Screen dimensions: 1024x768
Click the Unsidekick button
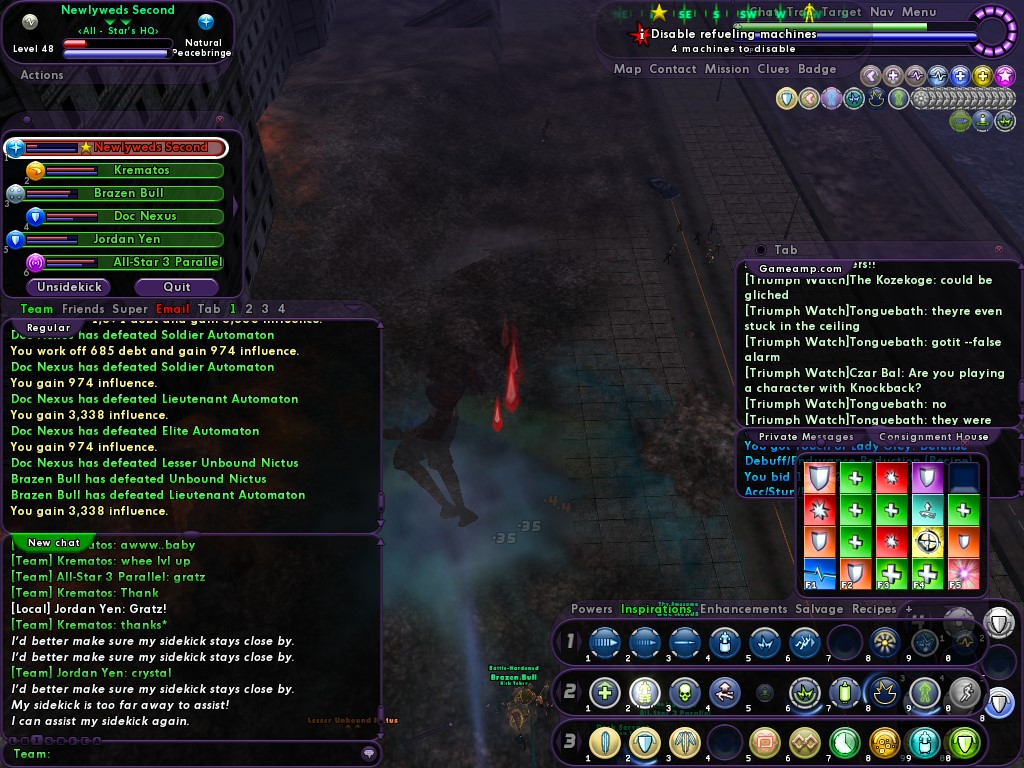(x=70, y=287)
